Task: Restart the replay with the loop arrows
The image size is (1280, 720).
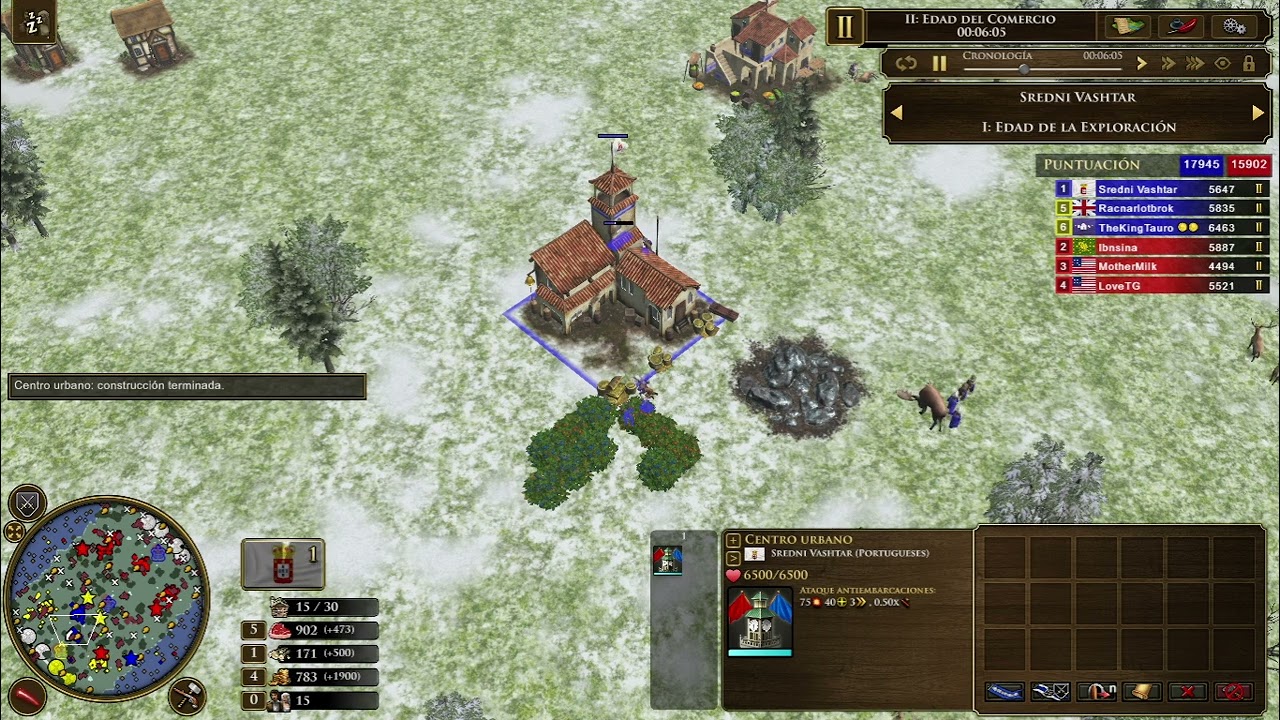Action: (x=906, y=64)
